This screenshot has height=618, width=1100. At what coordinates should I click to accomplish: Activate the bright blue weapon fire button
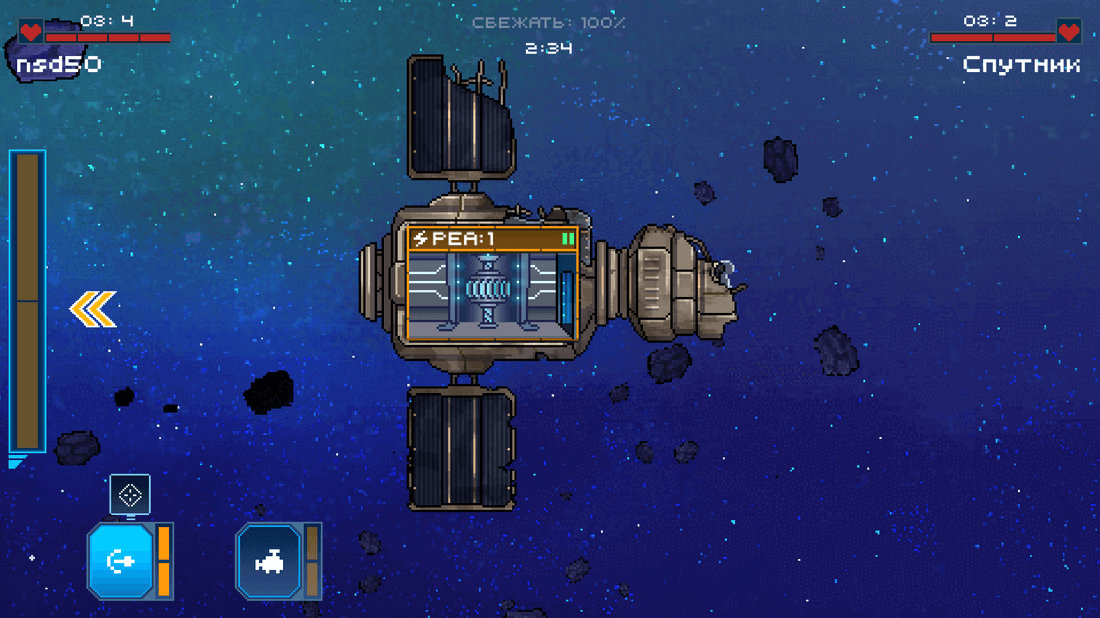(x=121, y=561)
